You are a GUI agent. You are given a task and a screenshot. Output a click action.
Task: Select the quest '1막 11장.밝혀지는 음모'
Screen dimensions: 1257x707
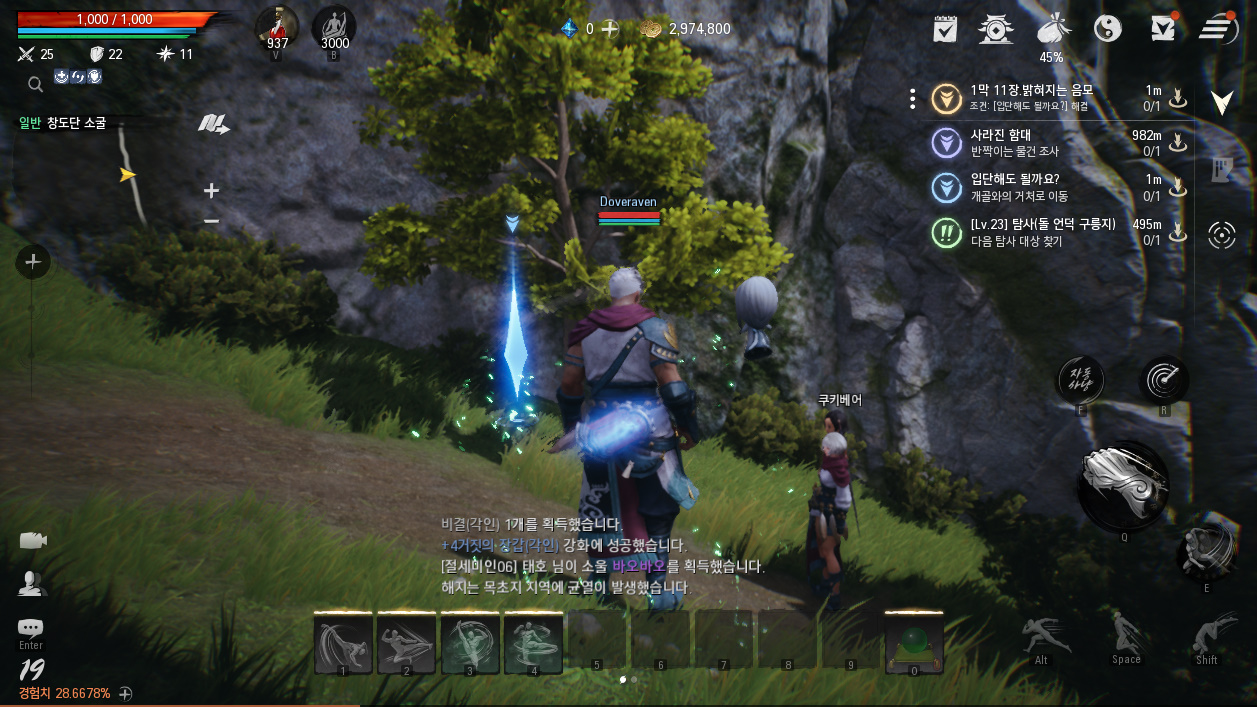pyautogui.click(x=1030, y=97)
